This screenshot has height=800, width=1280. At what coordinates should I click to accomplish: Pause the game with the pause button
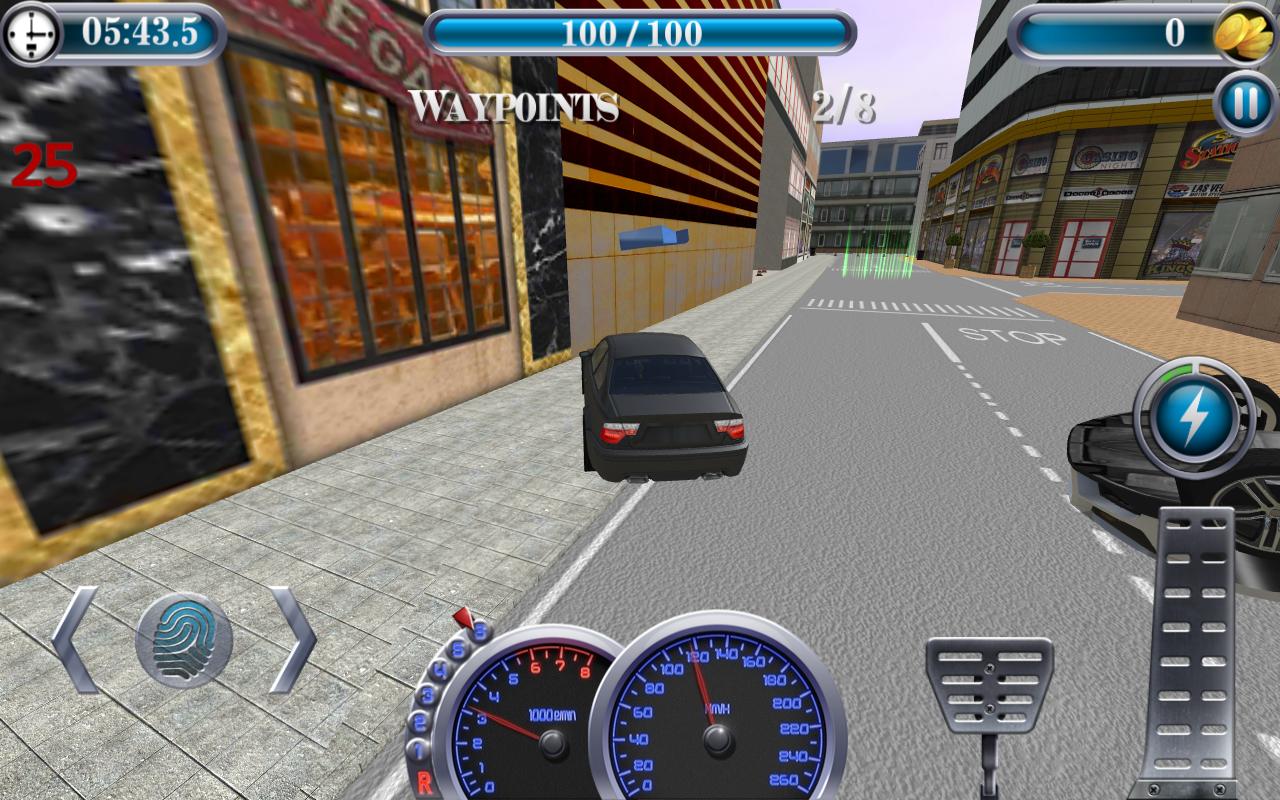point(1245,104)
